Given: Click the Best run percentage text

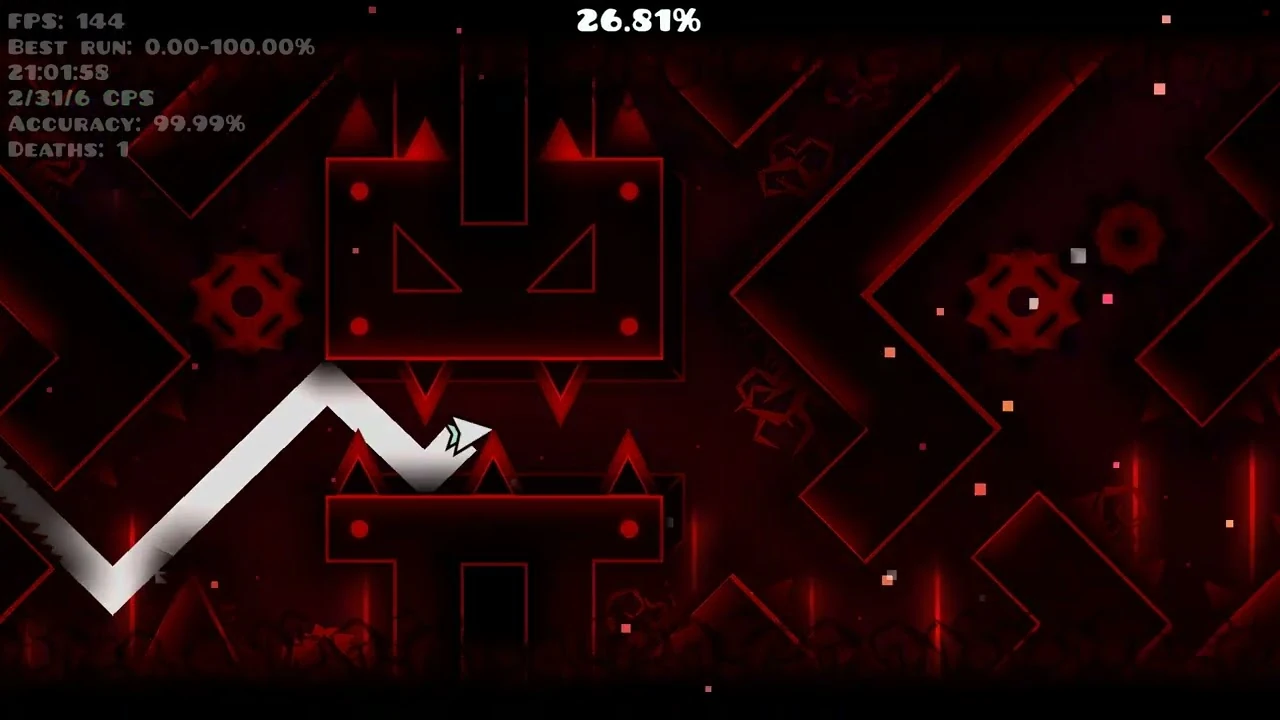Looking at the screenshot, I should click(160, 45).
